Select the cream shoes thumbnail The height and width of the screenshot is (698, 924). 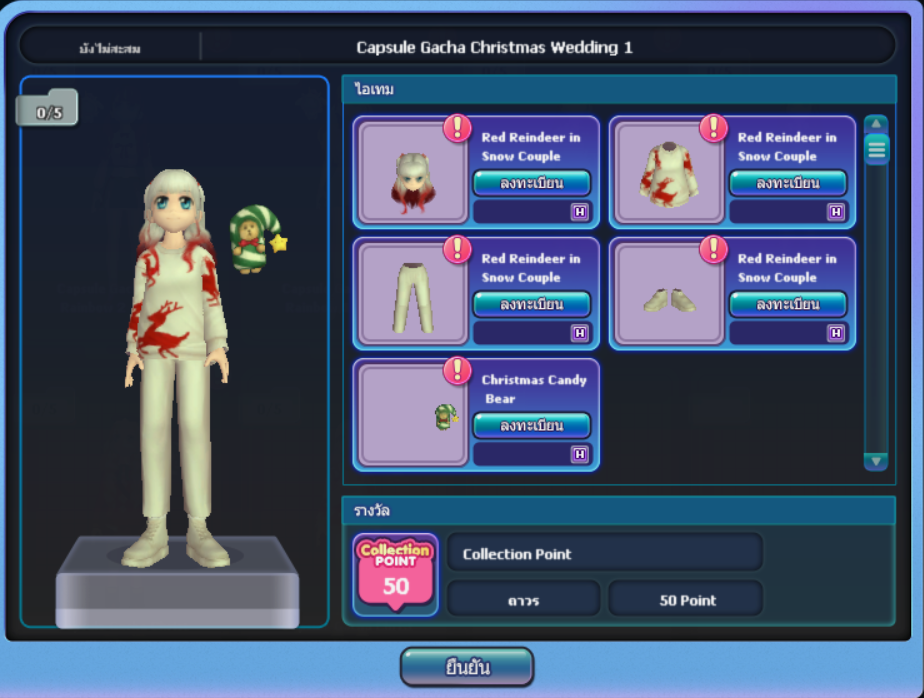[668, 294]
